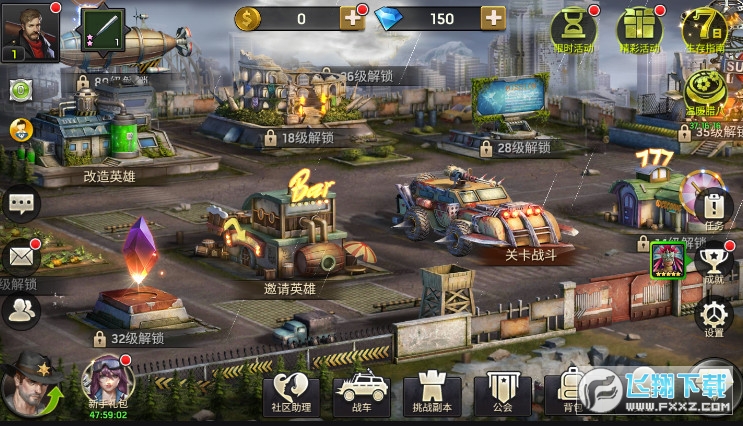743x426 pixels.
Task: Open the 公会 guild menu
Action: click(x=502, y=394)
